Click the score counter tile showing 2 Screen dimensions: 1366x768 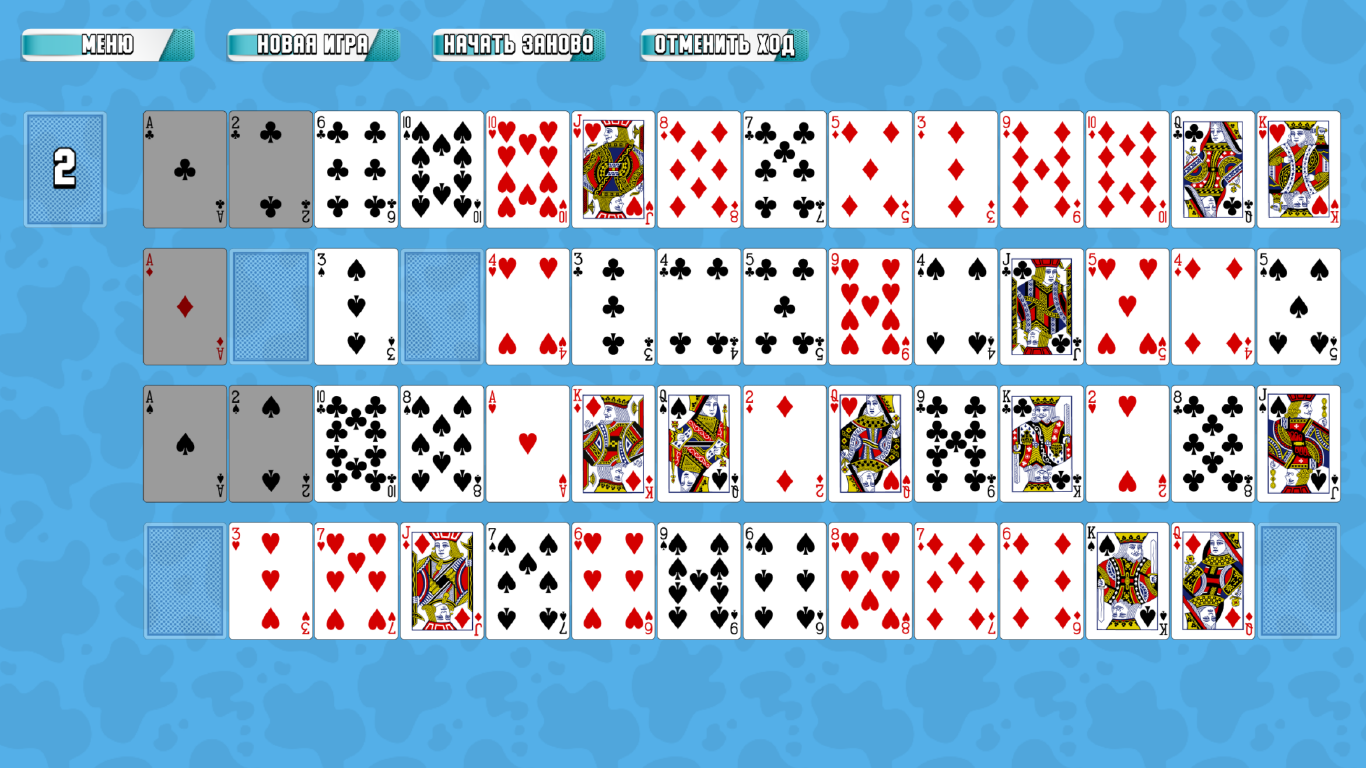[65, 167]
